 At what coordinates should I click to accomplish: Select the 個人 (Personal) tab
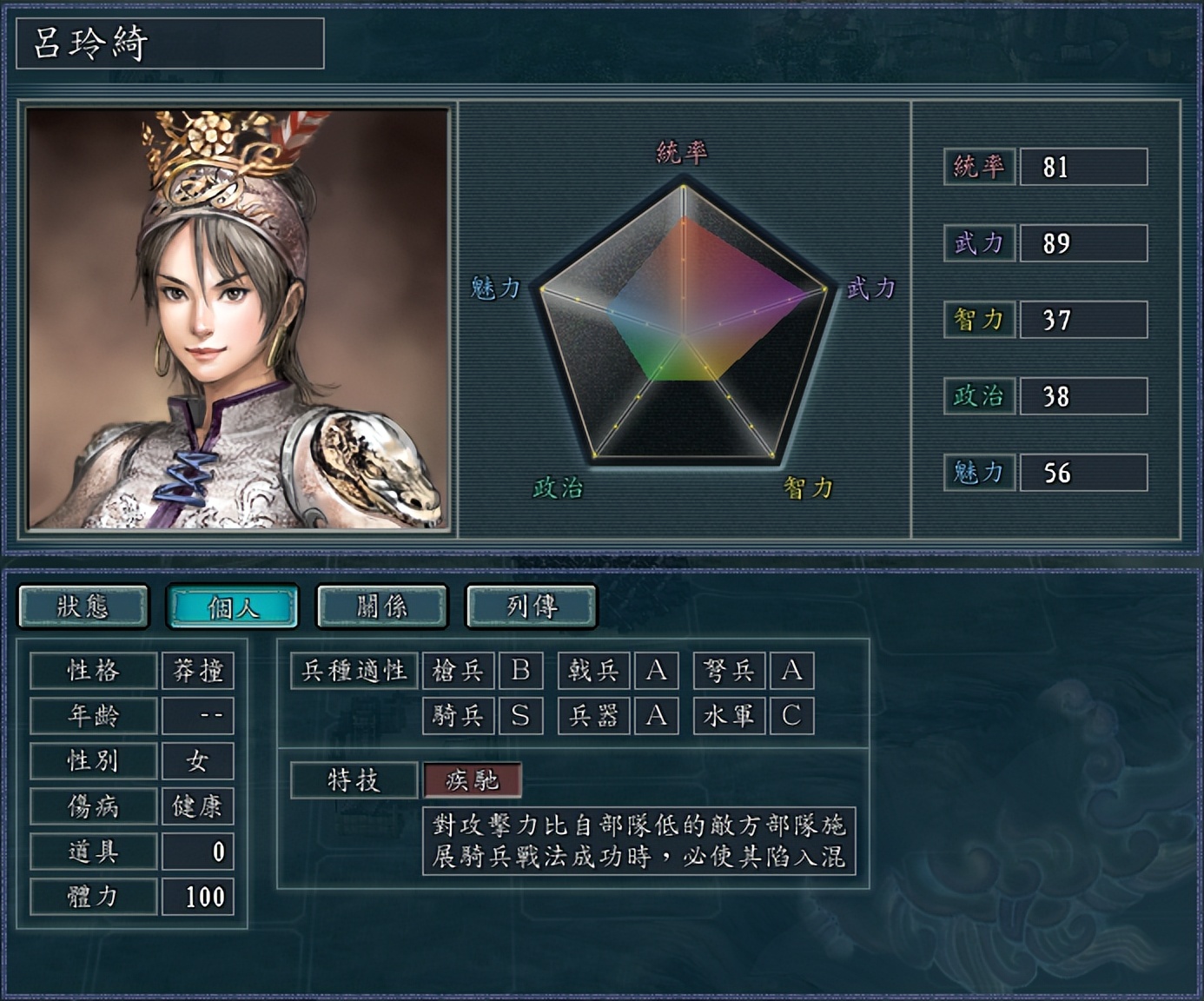pyautogui.click(x=234, y=607)
